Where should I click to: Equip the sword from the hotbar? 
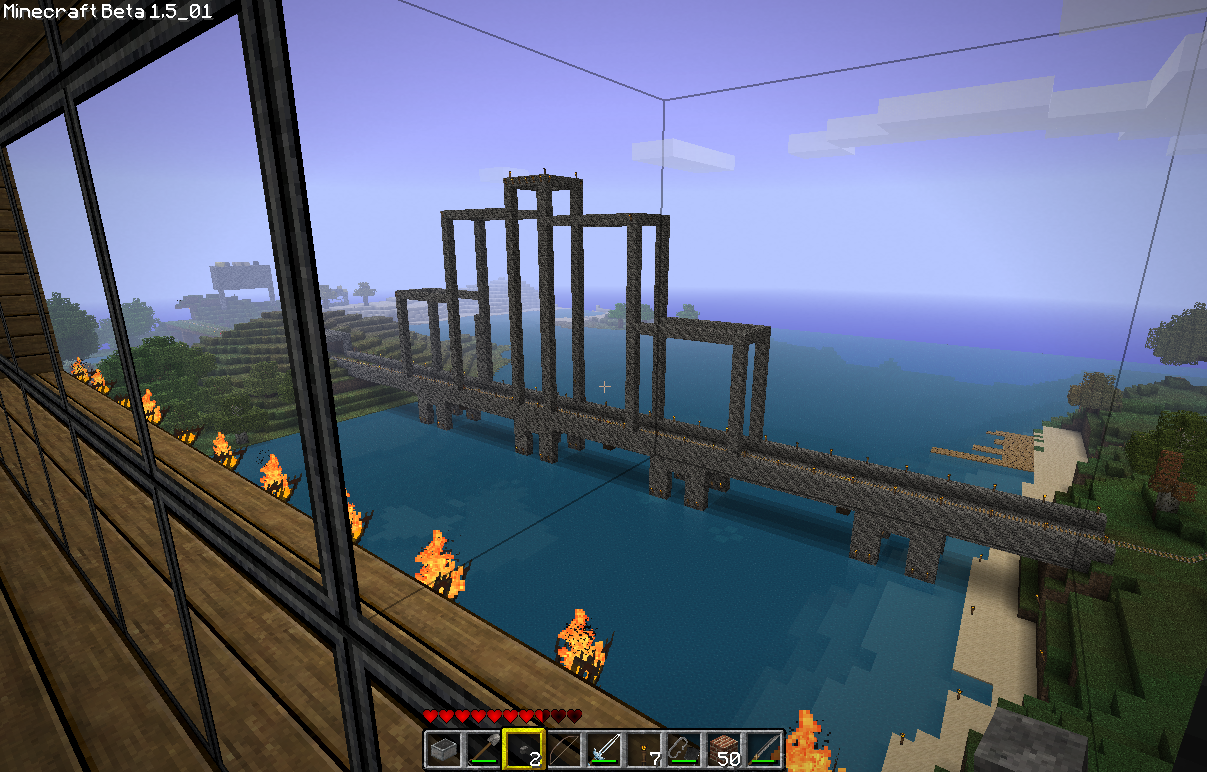603,749
